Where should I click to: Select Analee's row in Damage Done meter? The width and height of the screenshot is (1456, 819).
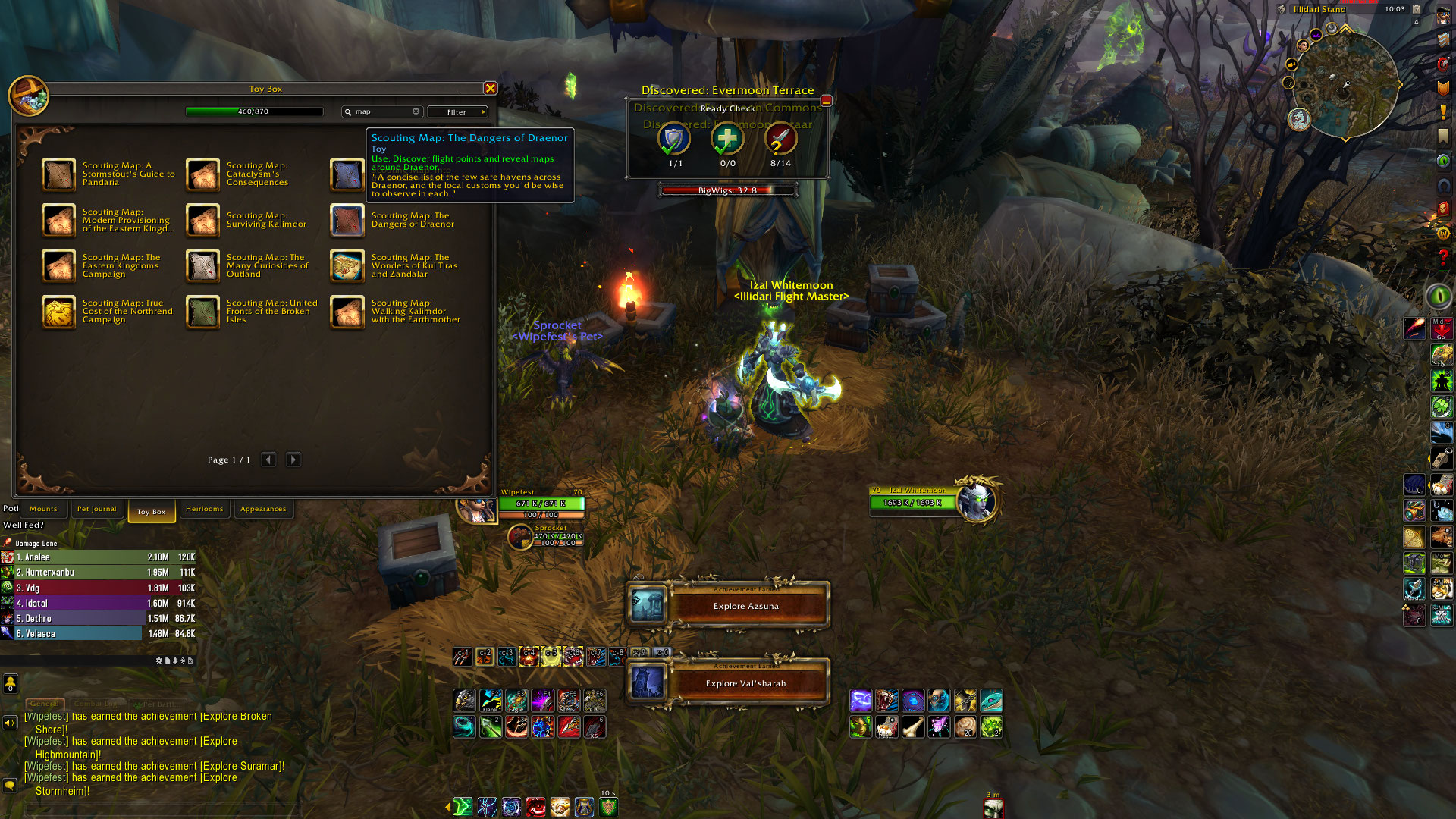coord(99,557)
